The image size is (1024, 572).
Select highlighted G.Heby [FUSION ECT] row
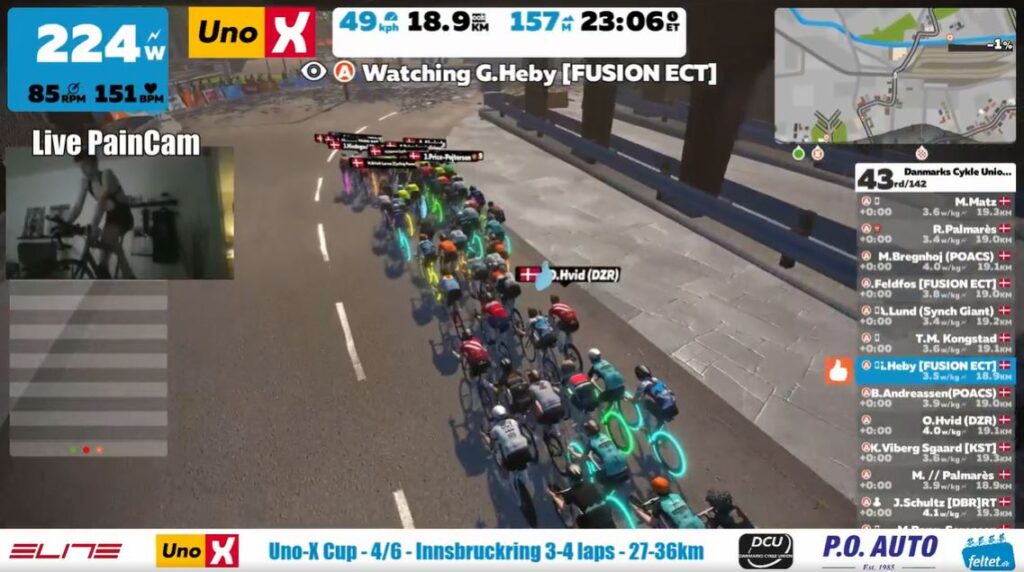click(x=935, y=371)
